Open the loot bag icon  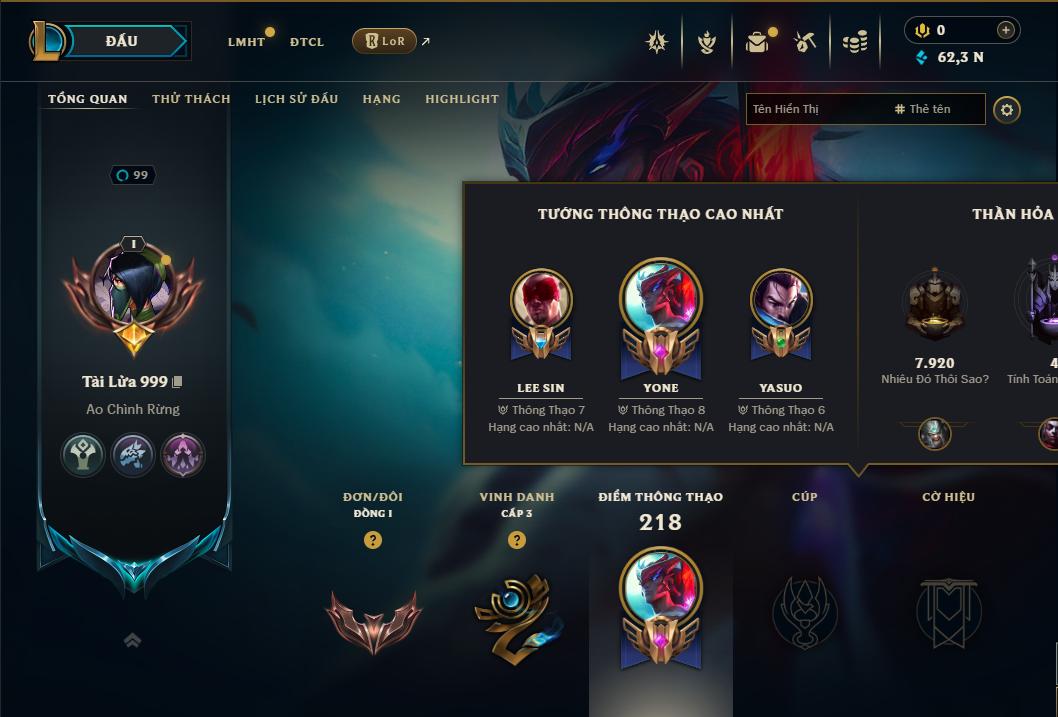click(757, 42)
